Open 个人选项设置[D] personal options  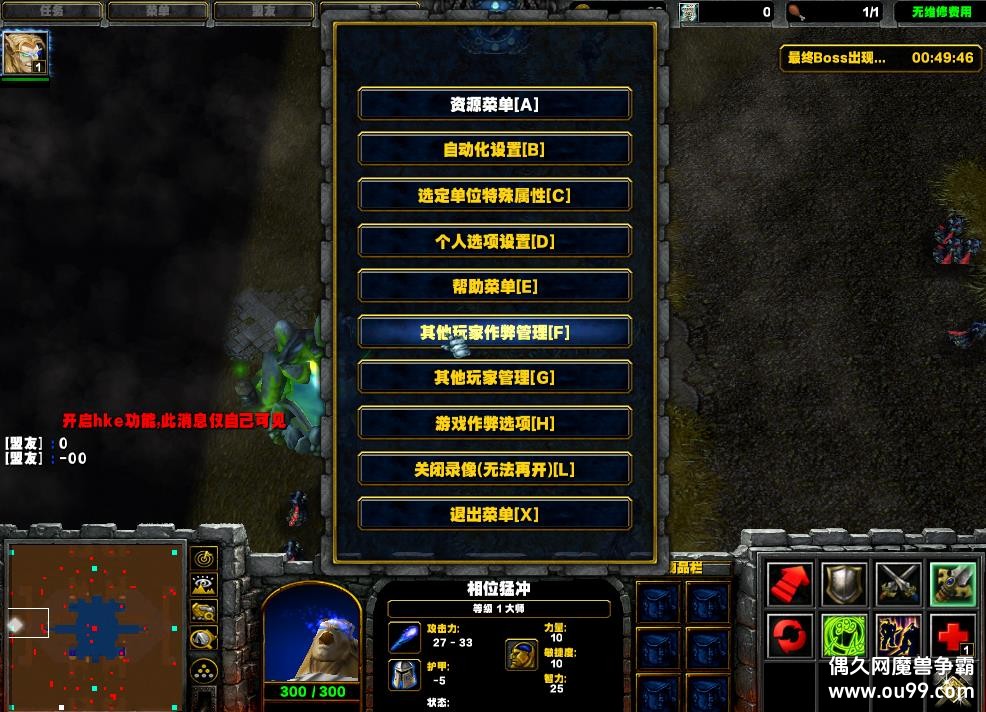pos(494,241)
